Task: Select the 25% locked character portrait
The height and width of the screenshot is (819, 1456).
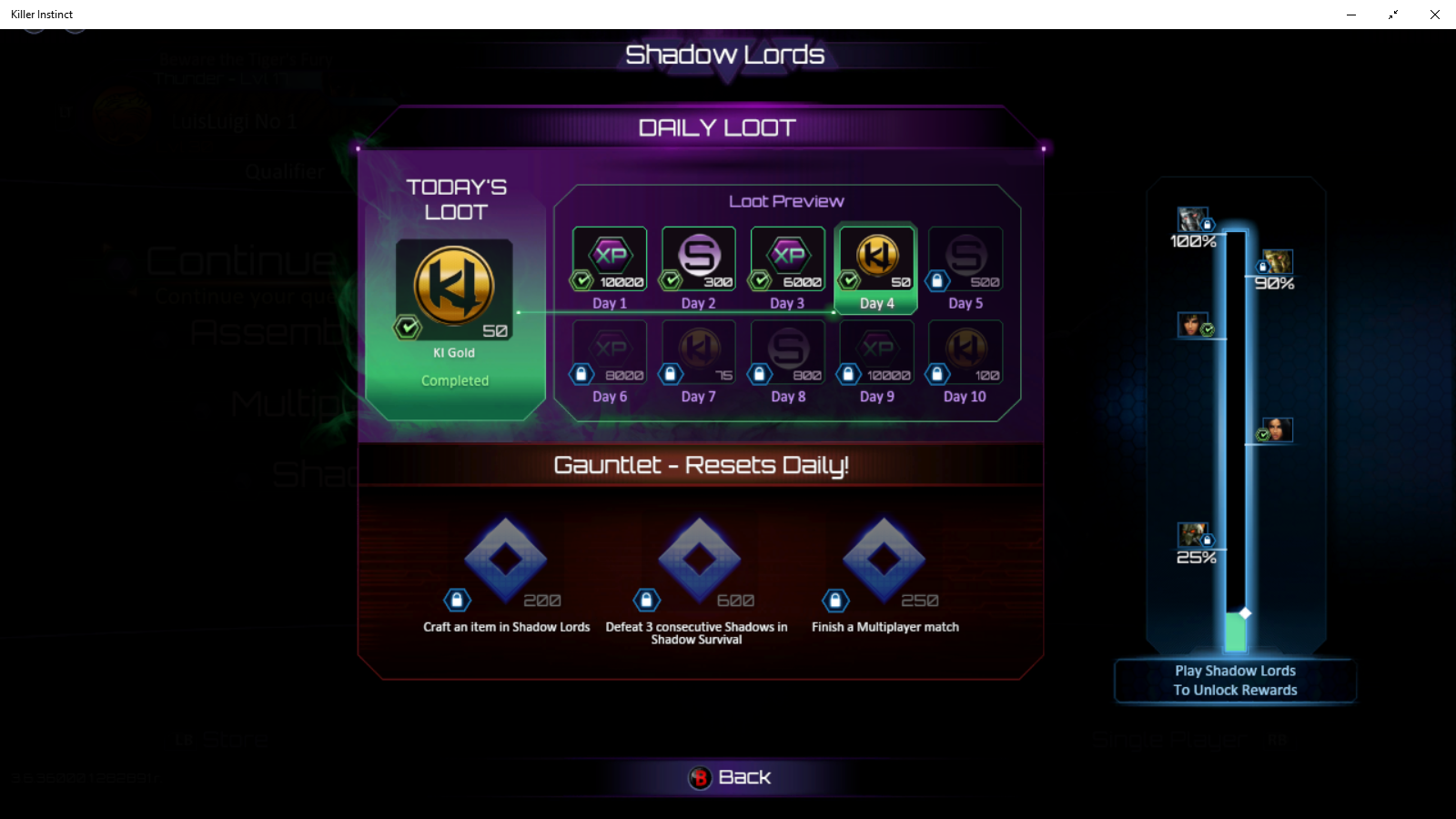Action: 1193,536
